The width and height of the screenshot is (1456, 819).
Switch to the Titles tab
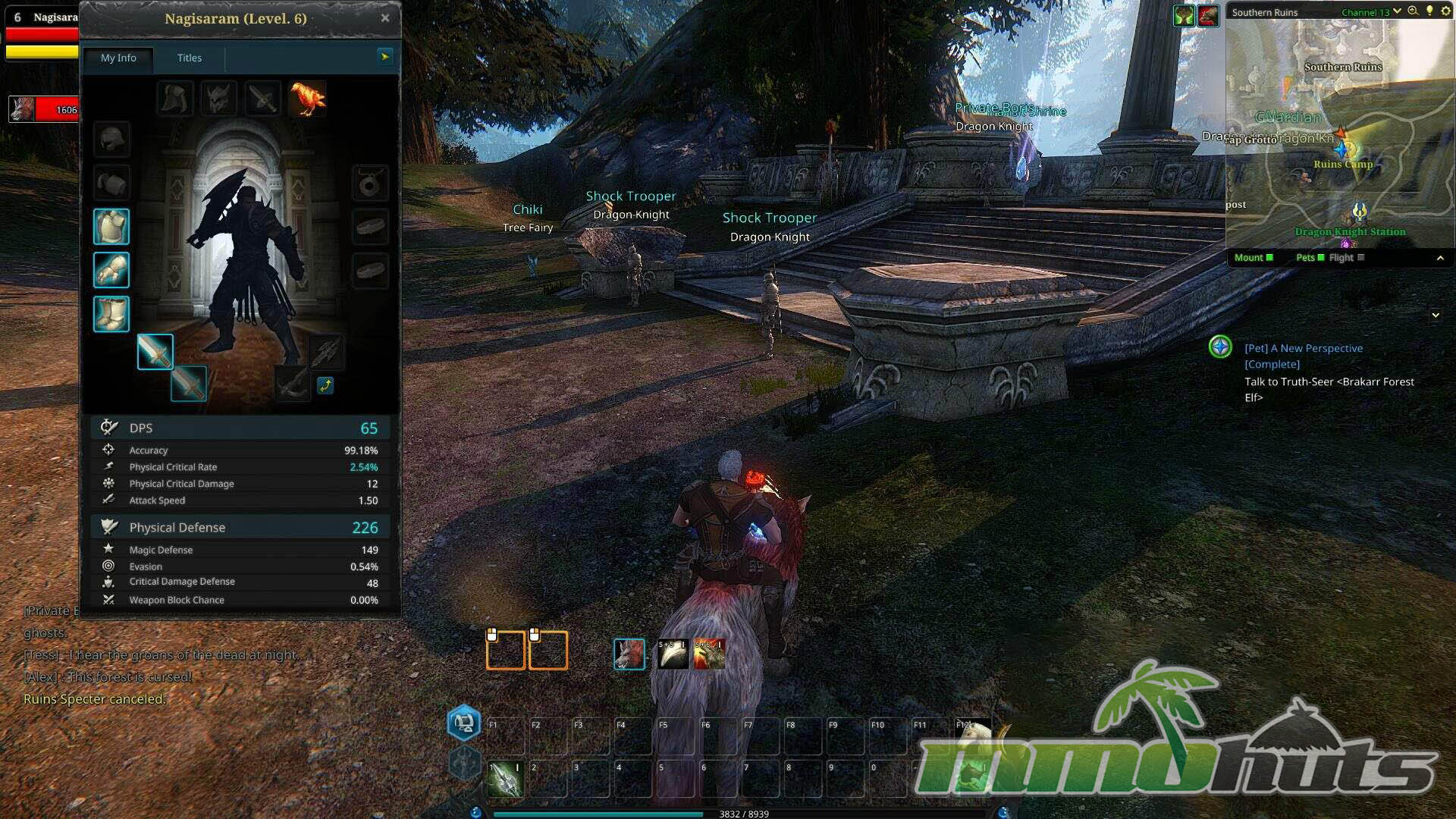[x=189, y=58]
